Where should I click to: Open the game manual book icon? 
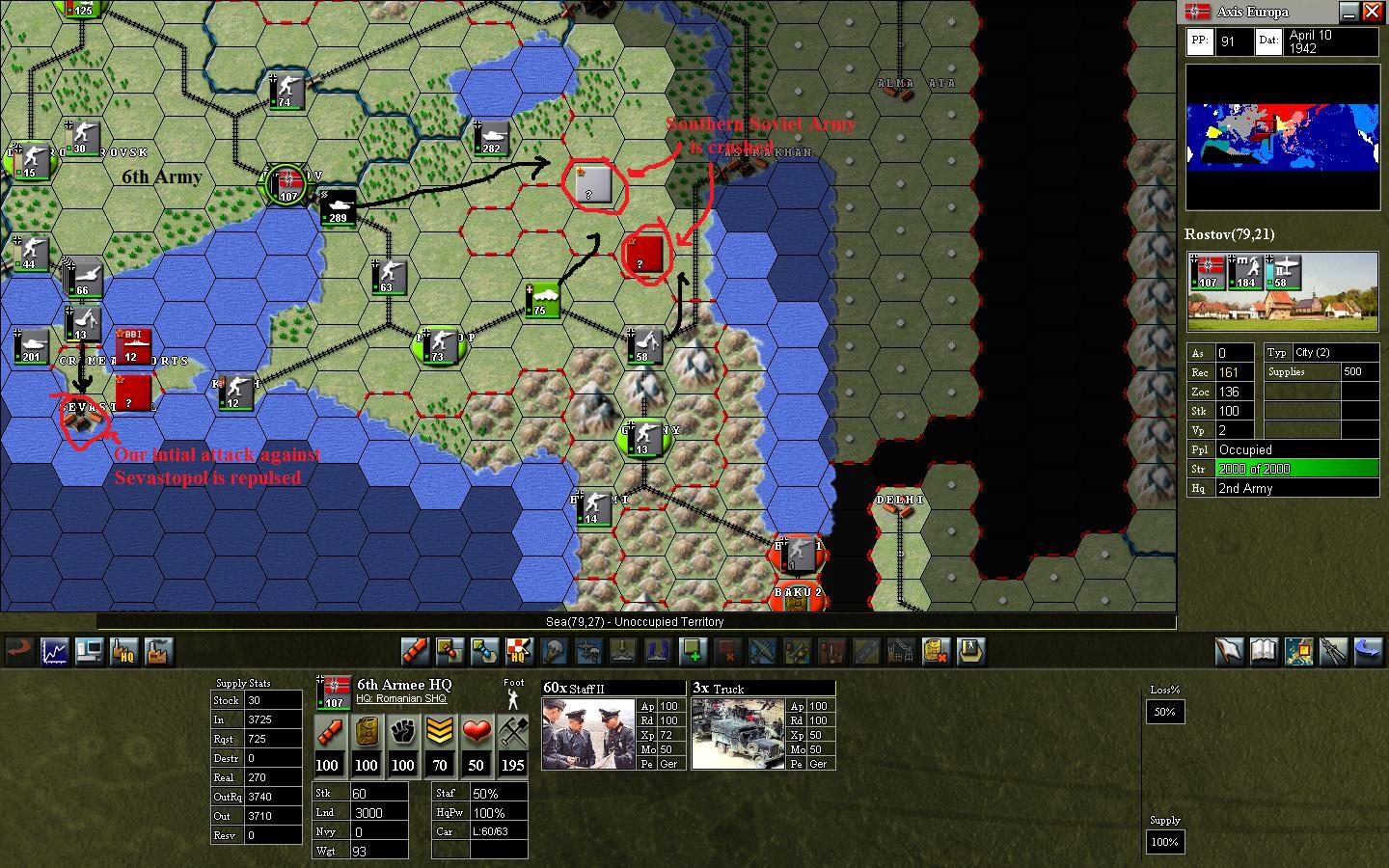pos(1264,651)
